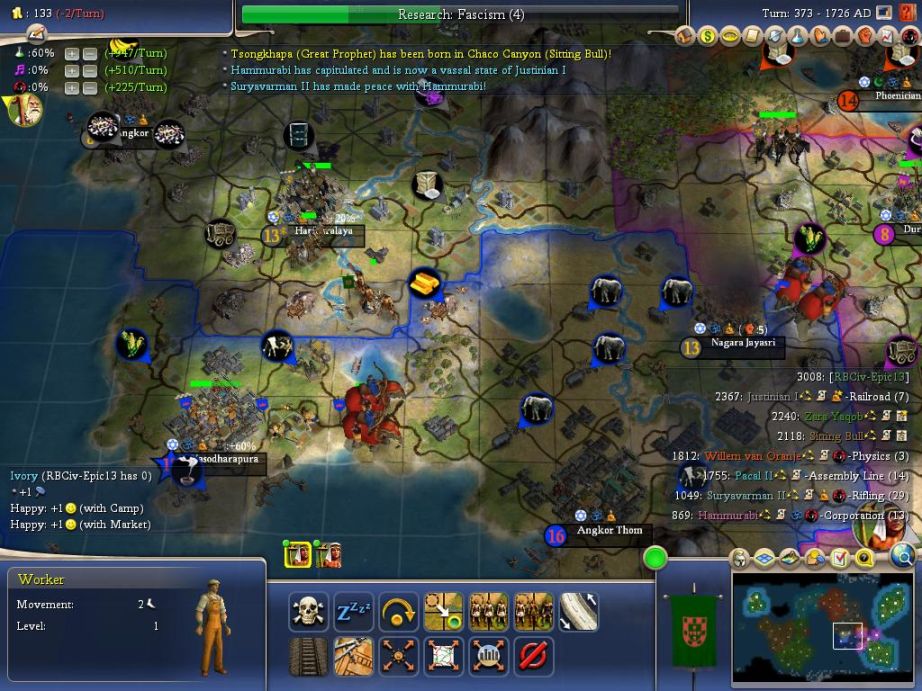This screenshot has height=691, width=922.
Task: Click the minimap to move the view
Action: [x=820, y=625]
